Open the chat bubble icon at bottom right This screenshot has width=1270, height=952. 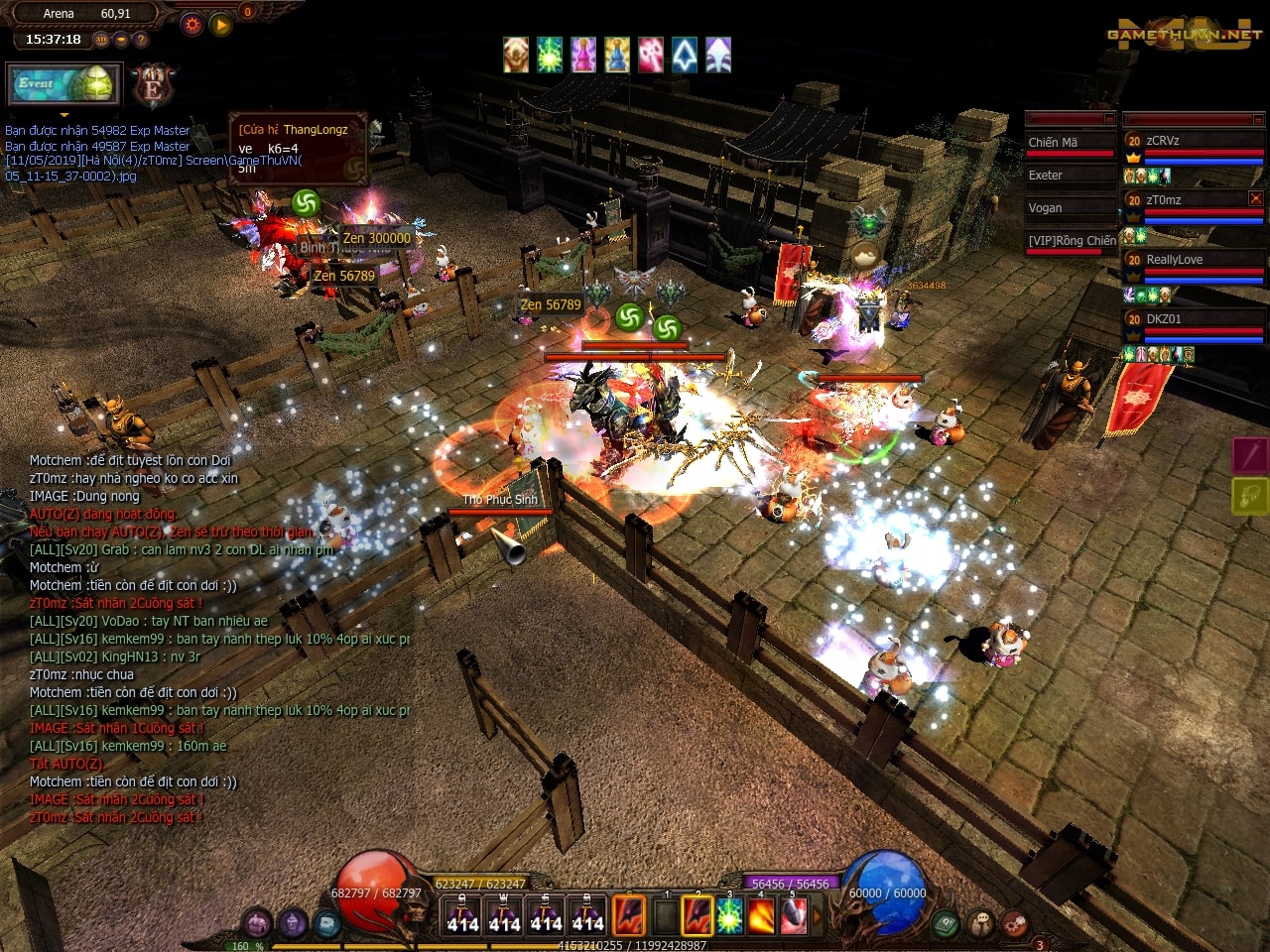[978, 921]
